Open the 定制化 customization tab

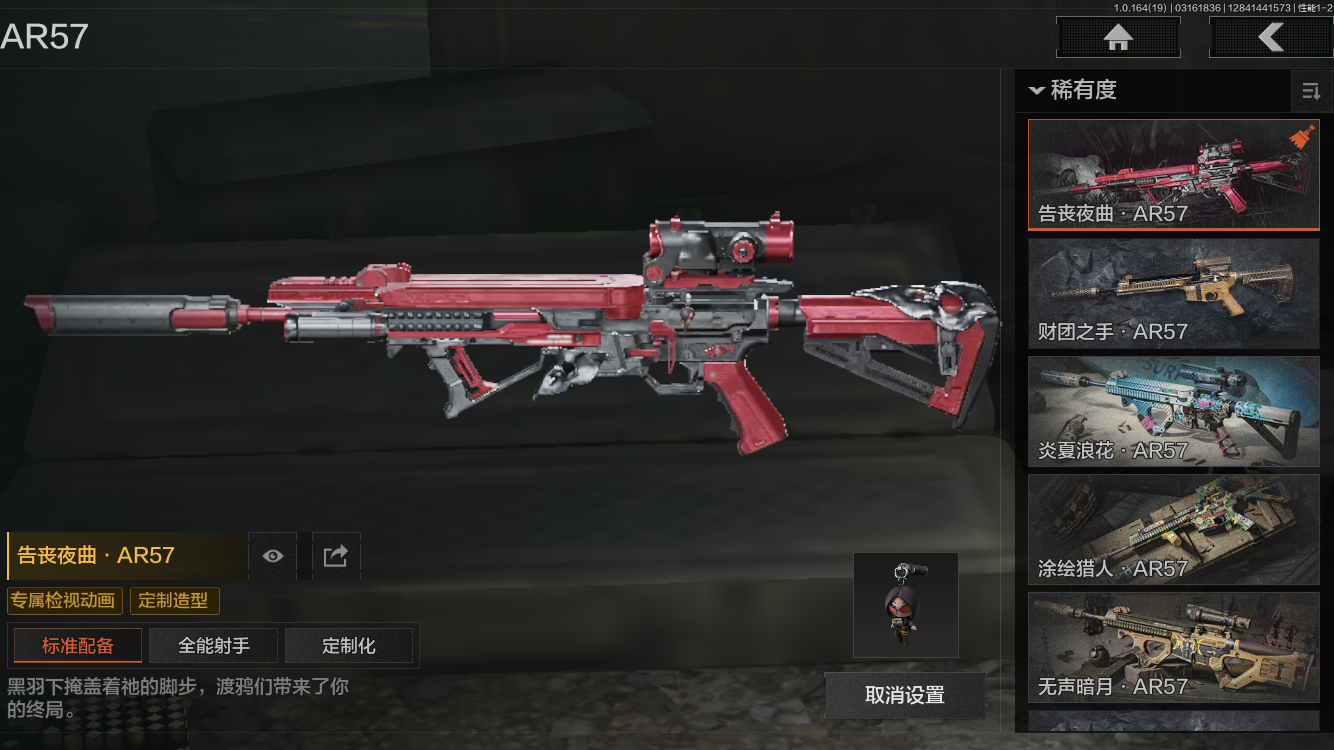coord(349,646)
